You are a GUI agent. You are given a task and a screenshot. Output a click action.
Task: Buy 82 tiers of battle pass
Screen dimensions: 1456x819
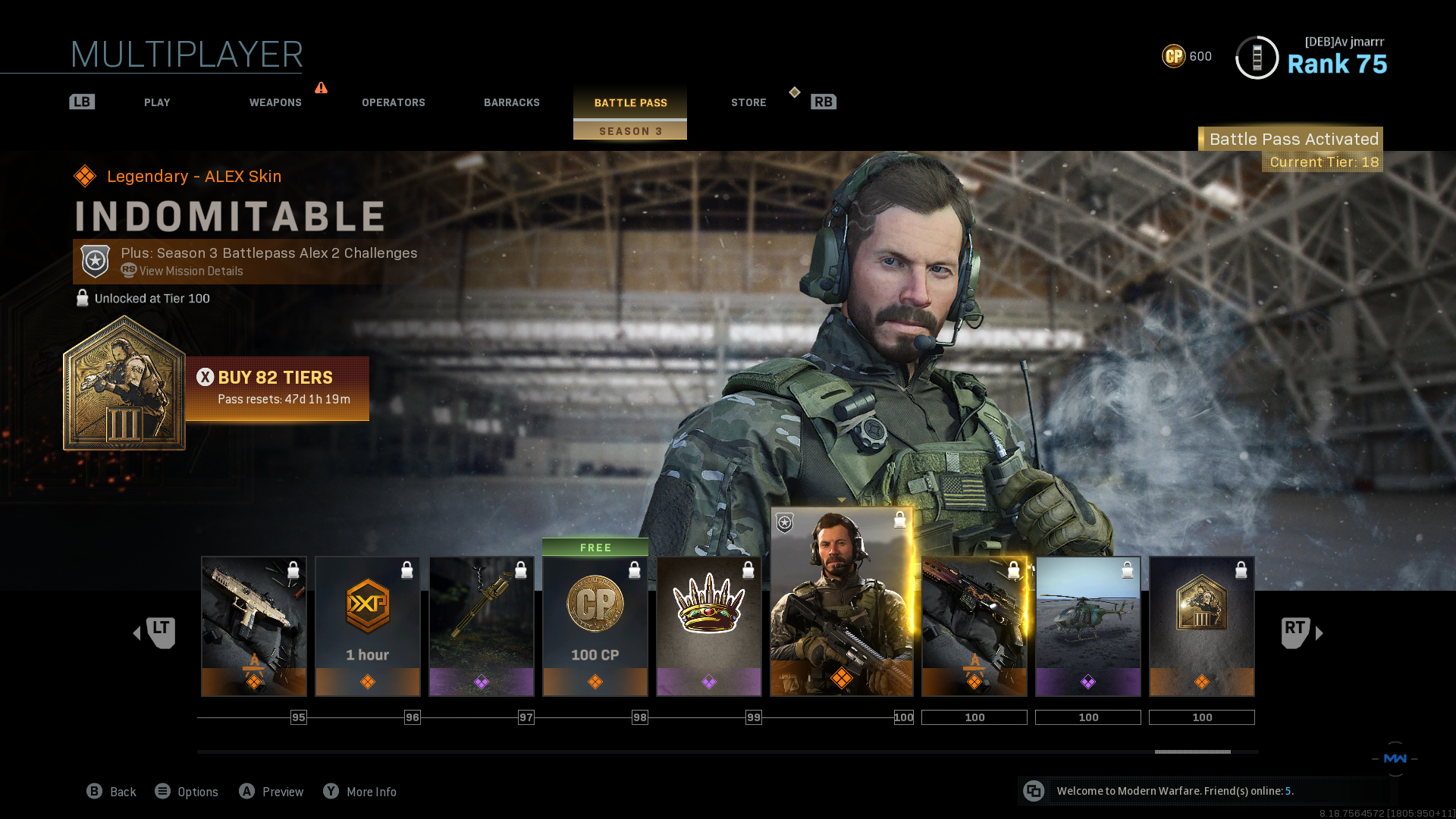click(278, 388)
